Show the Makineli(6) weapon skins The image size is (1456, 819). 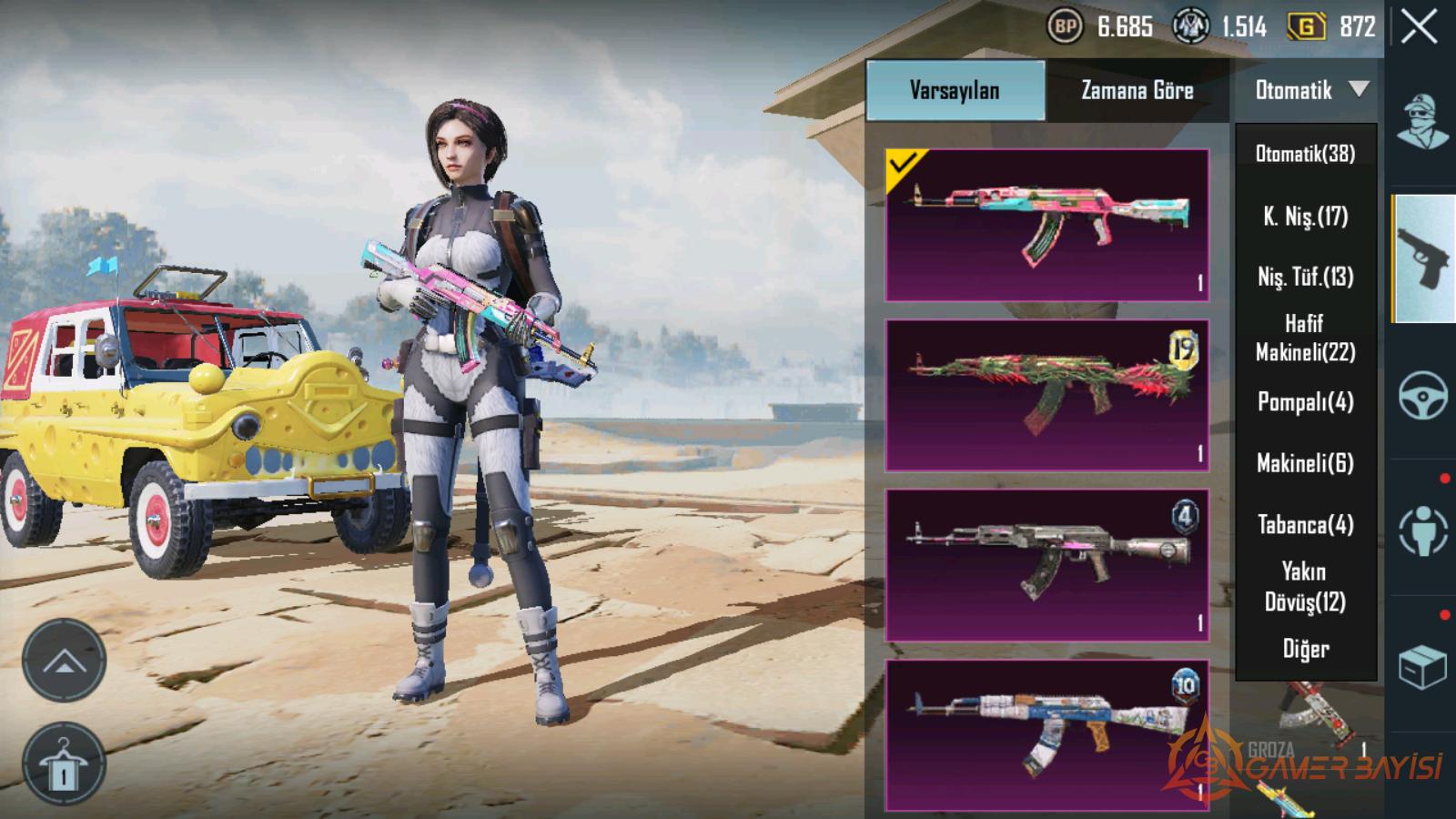tap(1305, 463)
